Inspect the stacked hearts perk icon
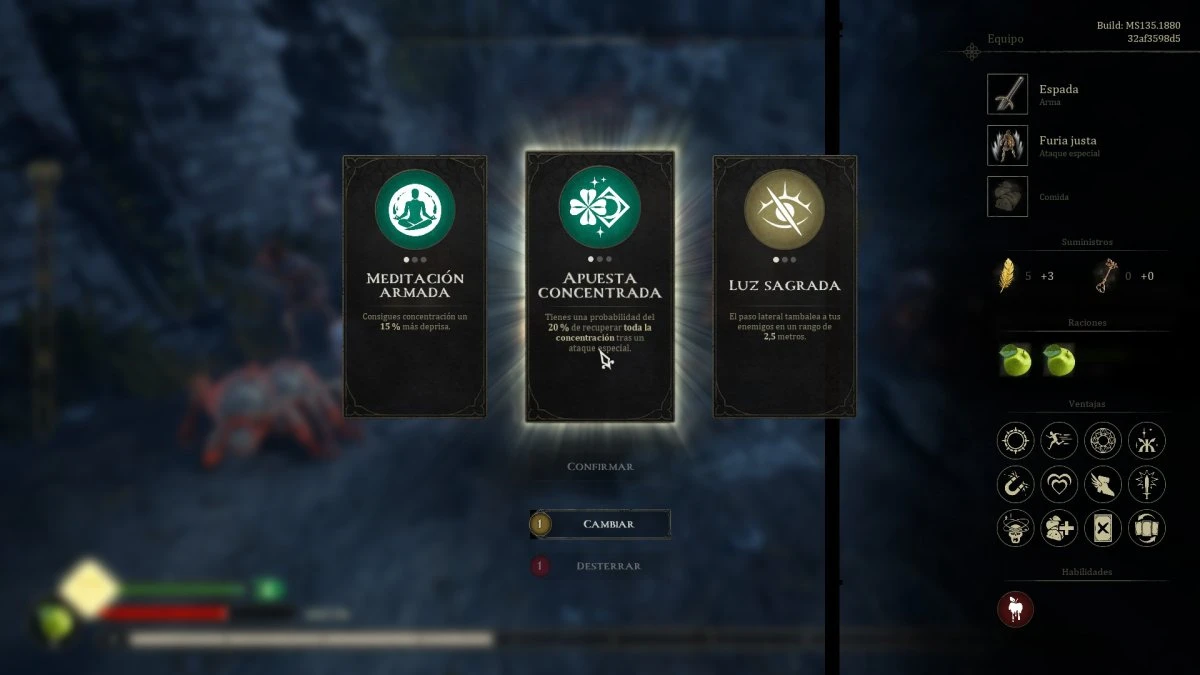 [x=1059, y=484]
